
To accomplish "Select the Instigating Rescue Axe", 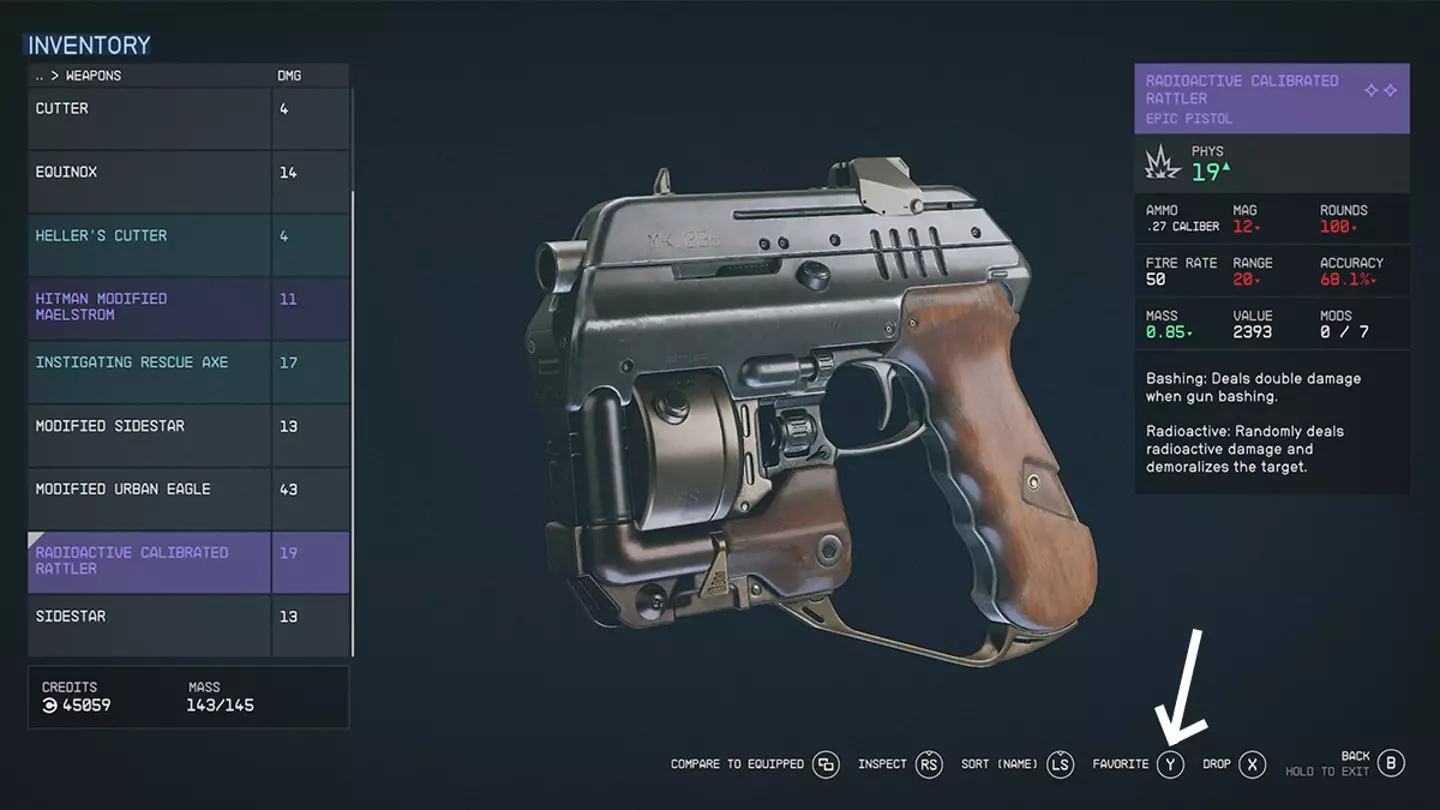I will [150, 372].
